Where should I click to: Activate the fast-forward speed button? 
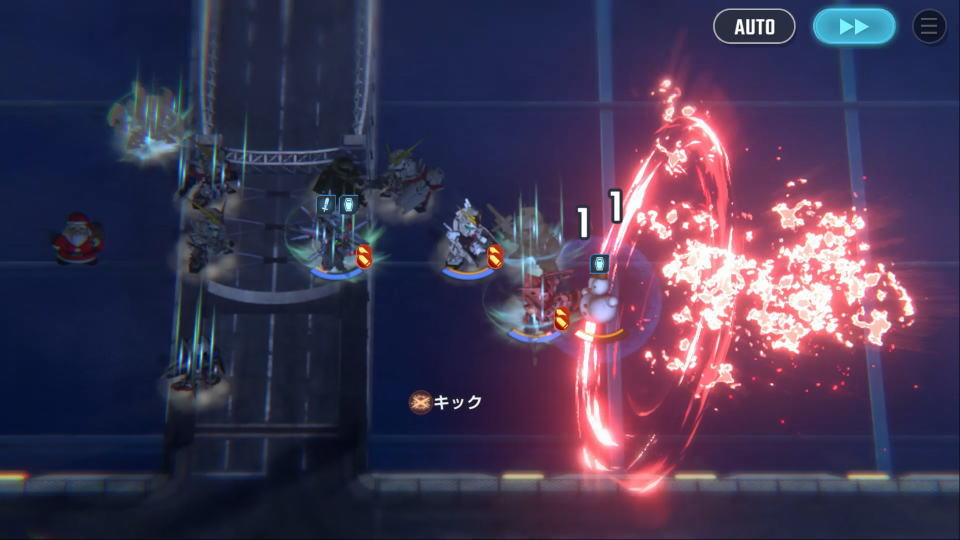(x=853, y=26)
